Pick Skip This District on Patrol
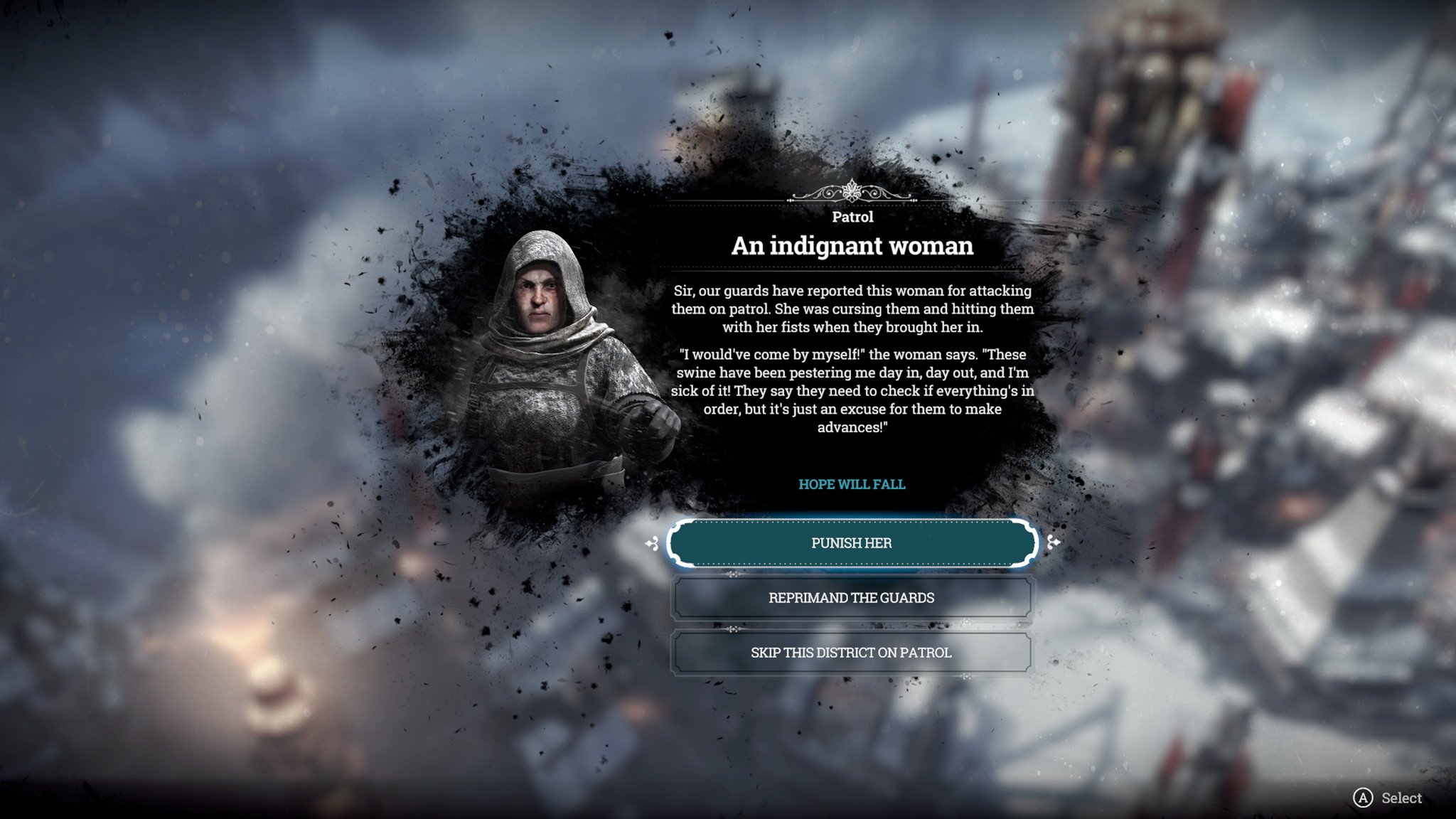 coord(851,653)
